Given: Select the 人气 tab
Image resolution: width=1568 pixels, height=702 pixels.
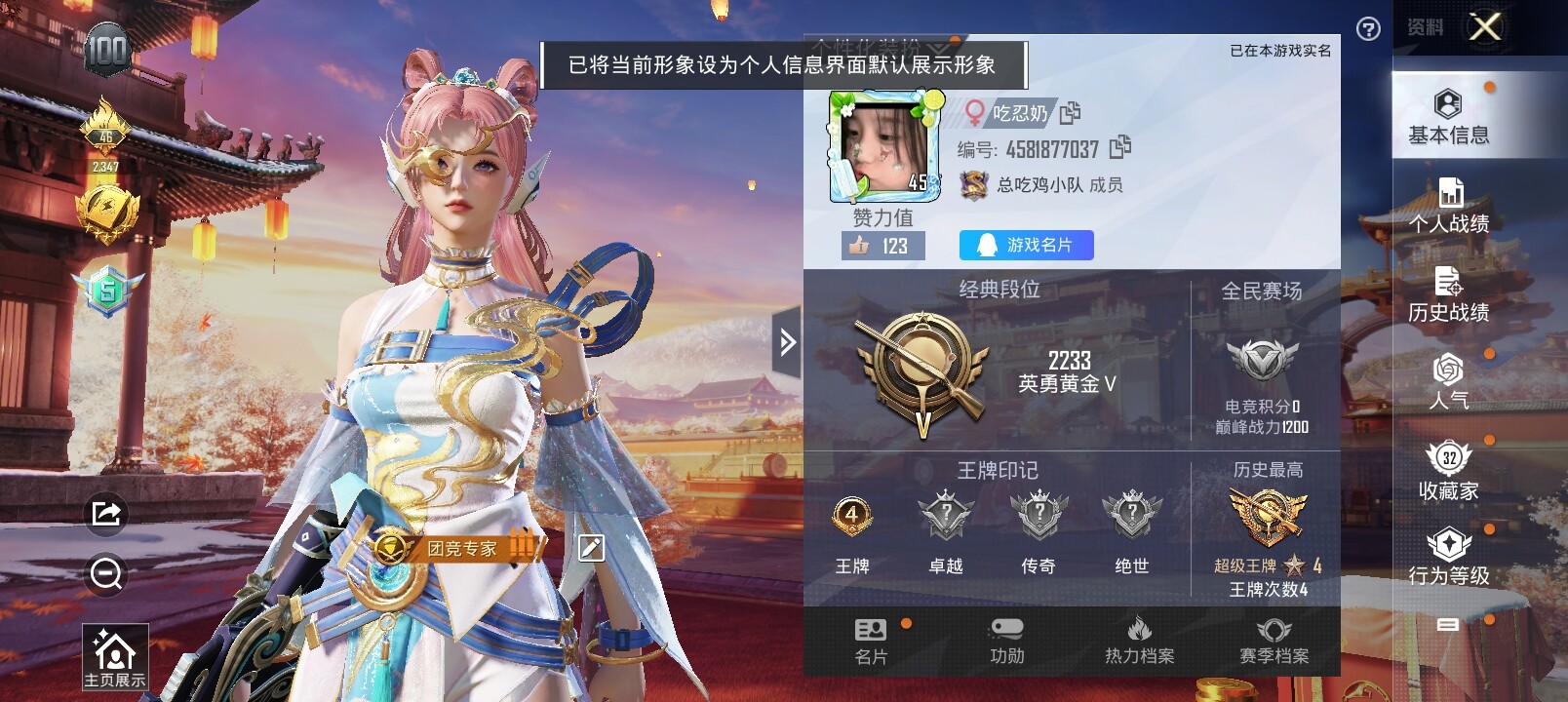Looking at the screenshot, I should [1448, 382].
